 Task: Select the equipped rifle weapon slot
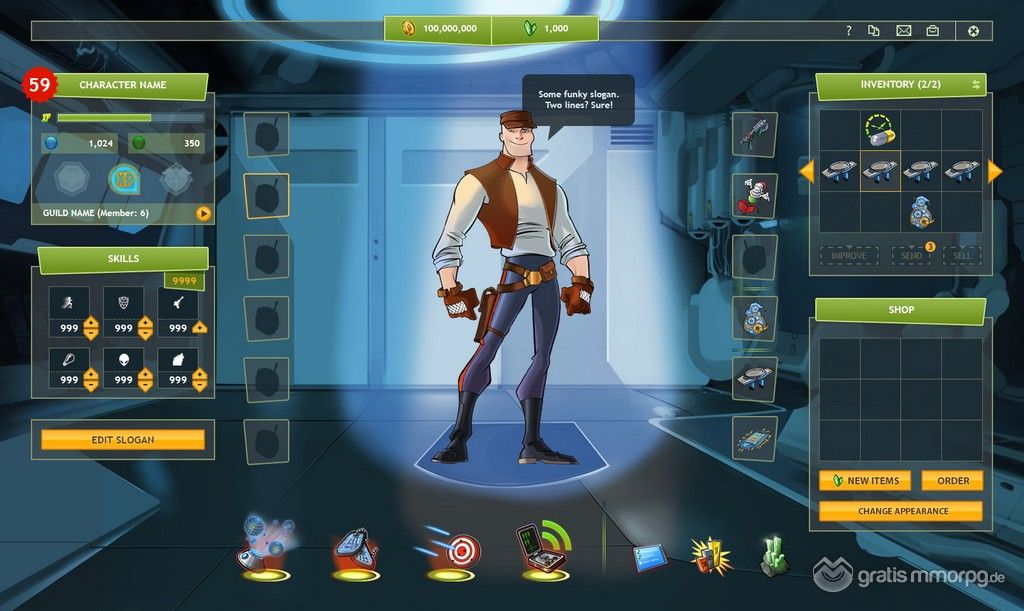point(755,134)
